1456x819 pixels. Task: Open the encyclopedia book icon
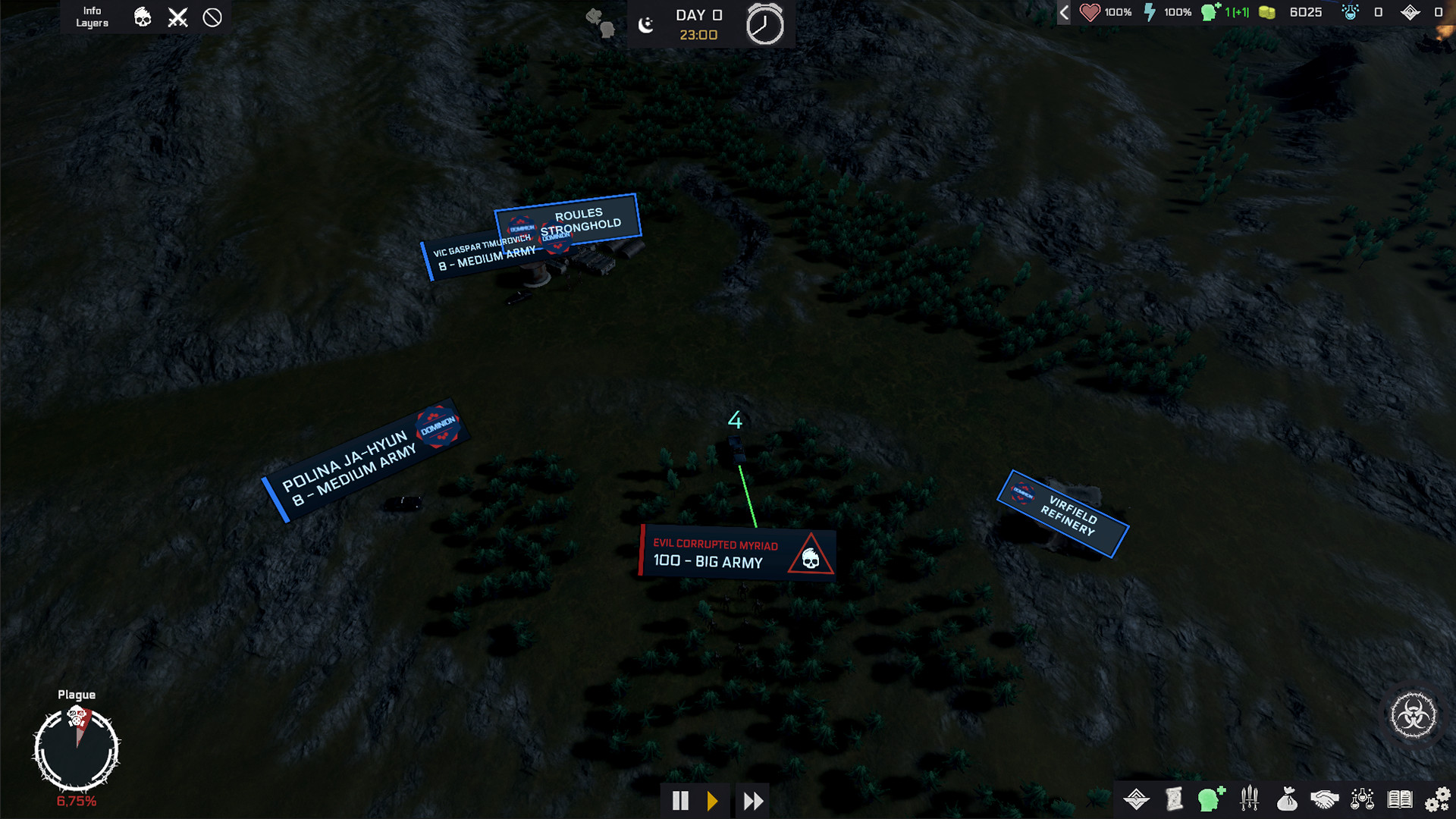tap(1400, 800)
